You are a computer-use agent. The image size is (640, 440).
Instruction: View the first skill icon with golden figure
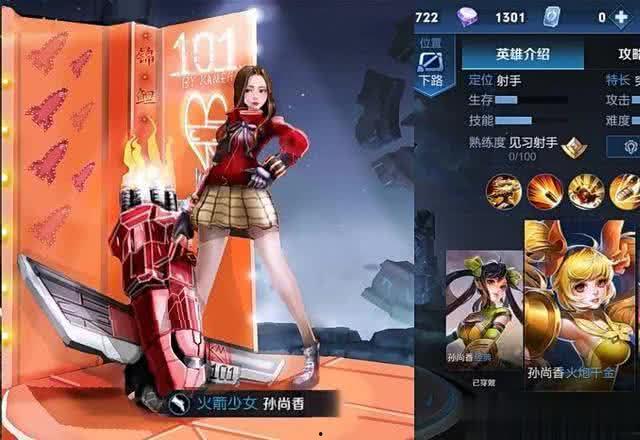point(503,191)
